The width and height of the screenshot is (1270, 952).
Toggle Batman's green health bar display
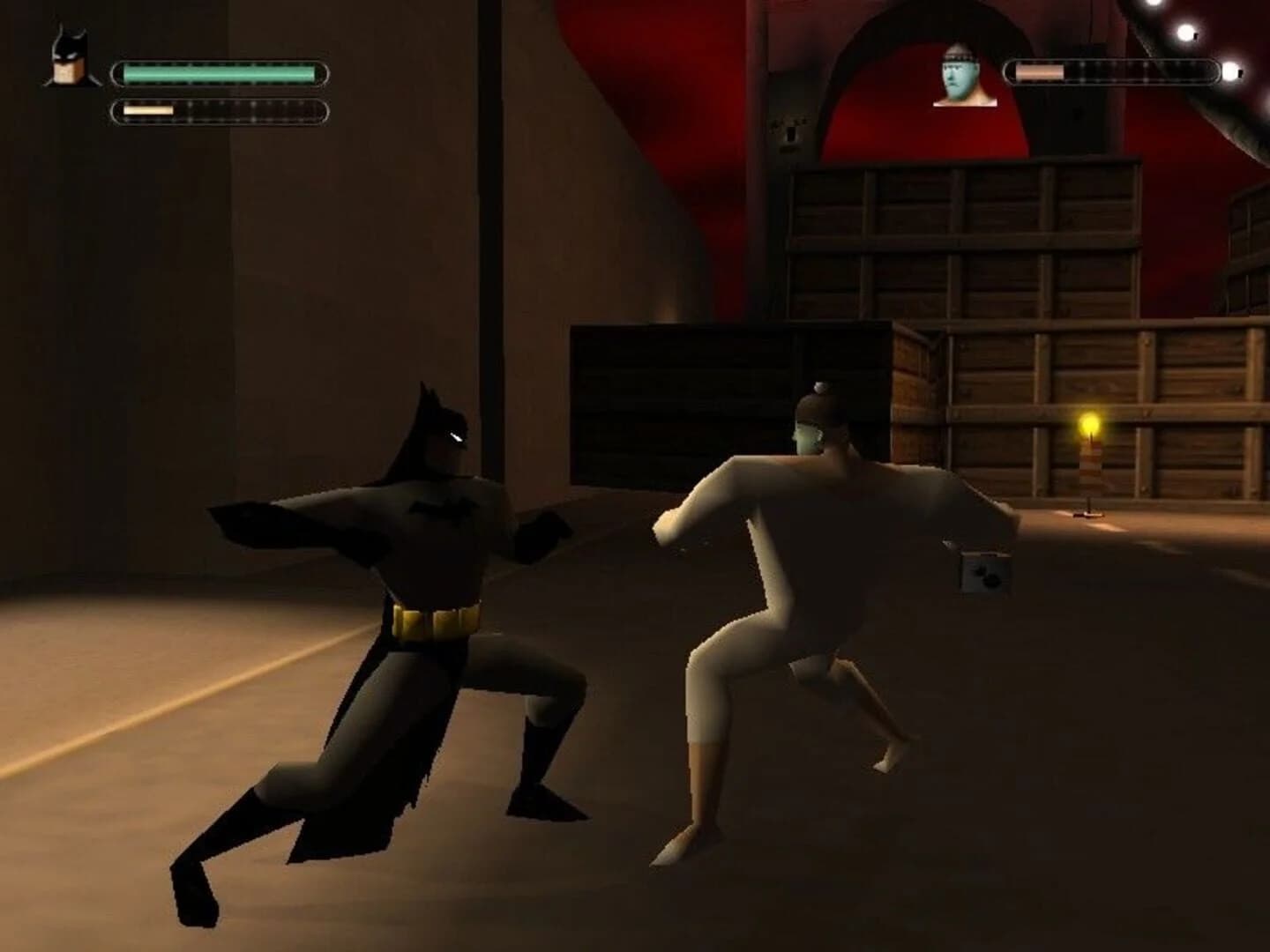pyautogui.click(x=220, y=73)
